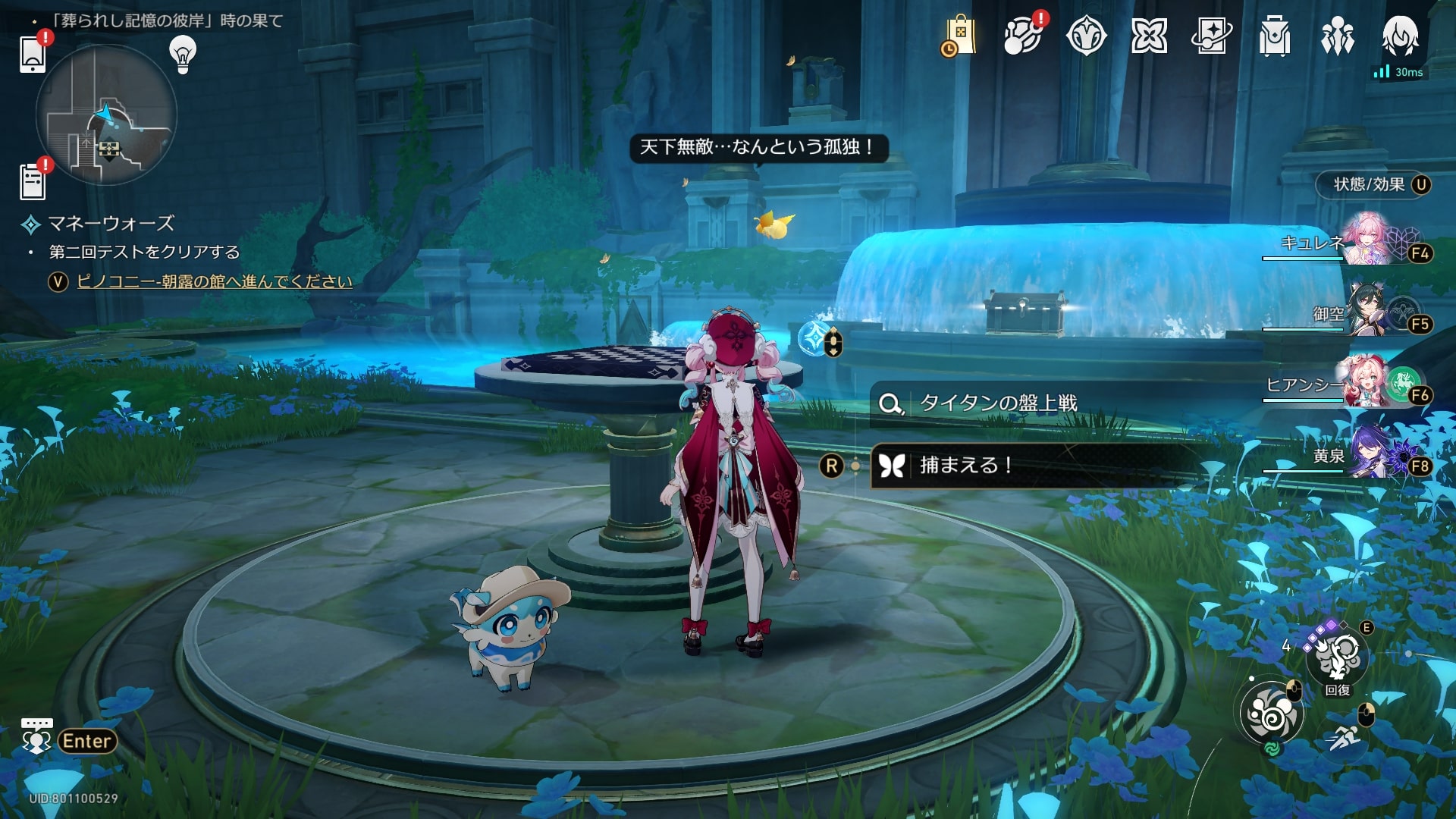Viewport: 1456px width, 819px height.
Task: Click the lightbulb hint icon
Action: 183,54
